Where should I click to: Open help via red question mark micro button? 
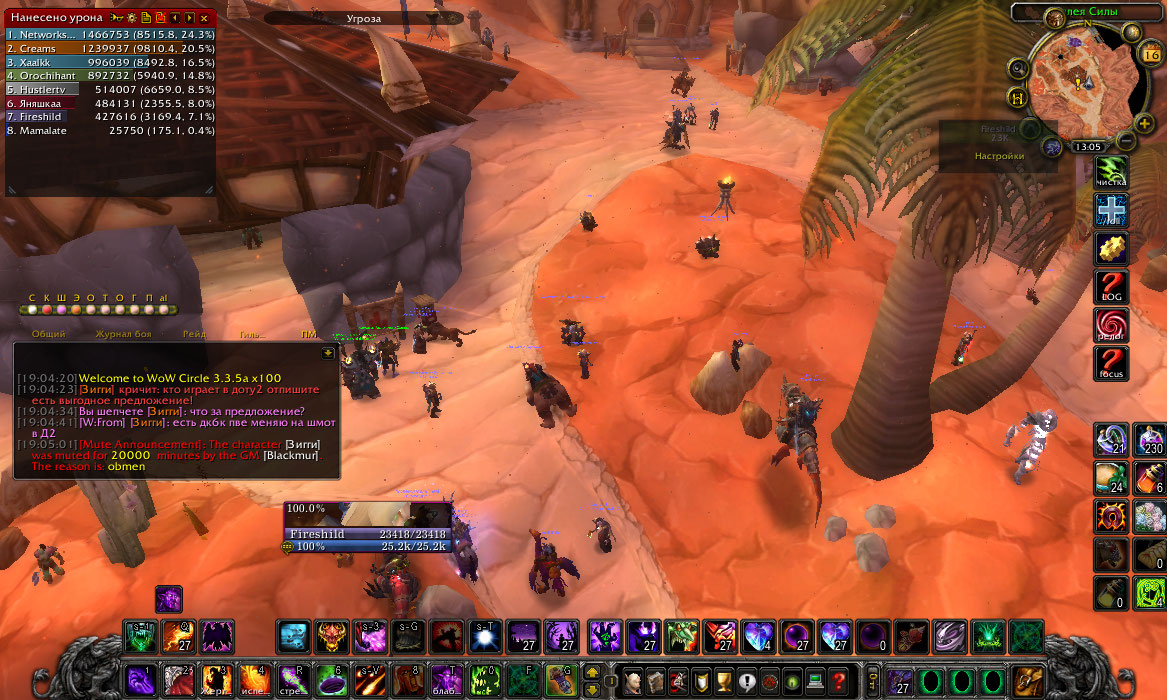[x=840, y=681]
